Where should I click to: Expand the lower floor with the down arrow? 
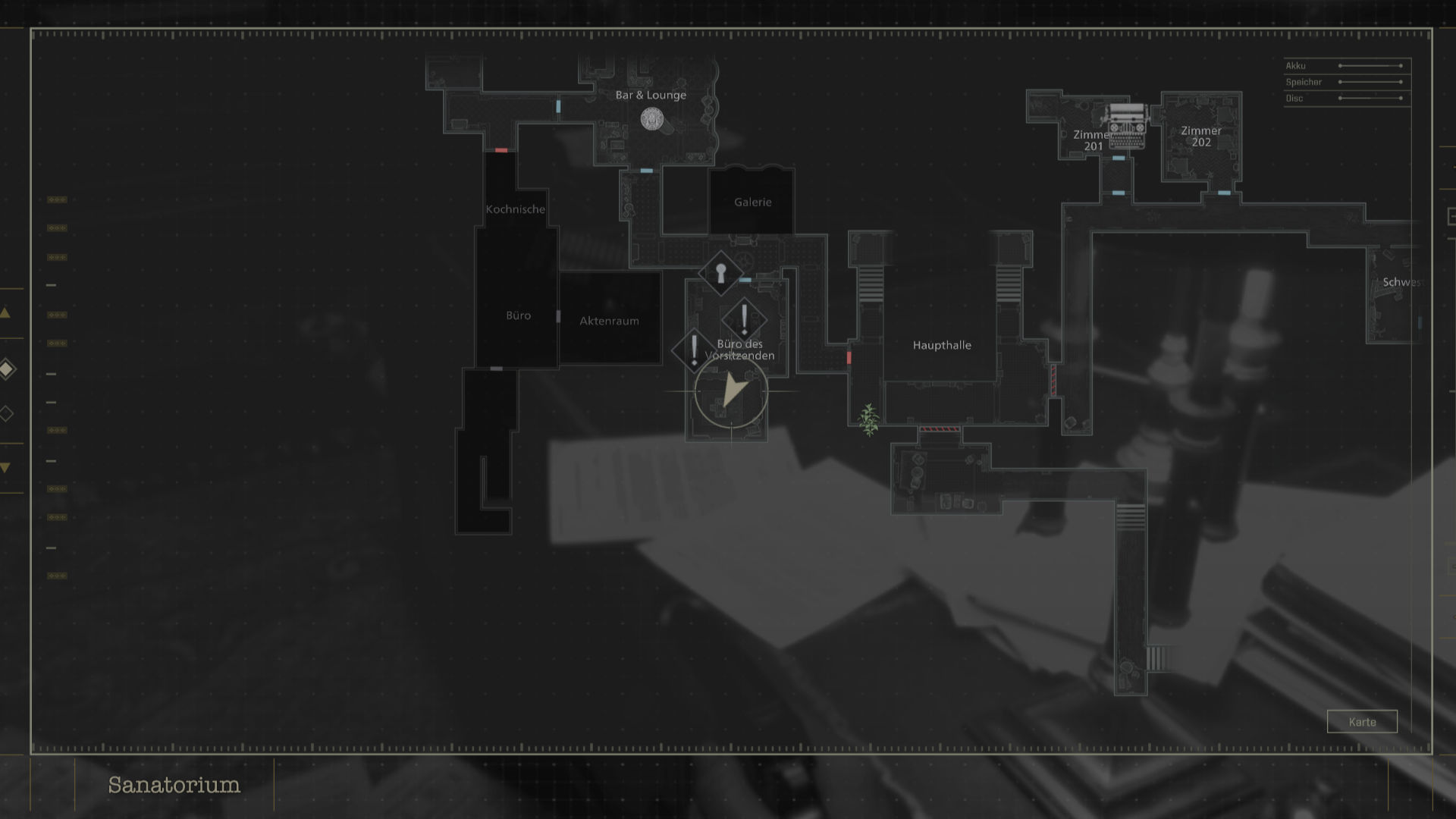pos(5,468)
